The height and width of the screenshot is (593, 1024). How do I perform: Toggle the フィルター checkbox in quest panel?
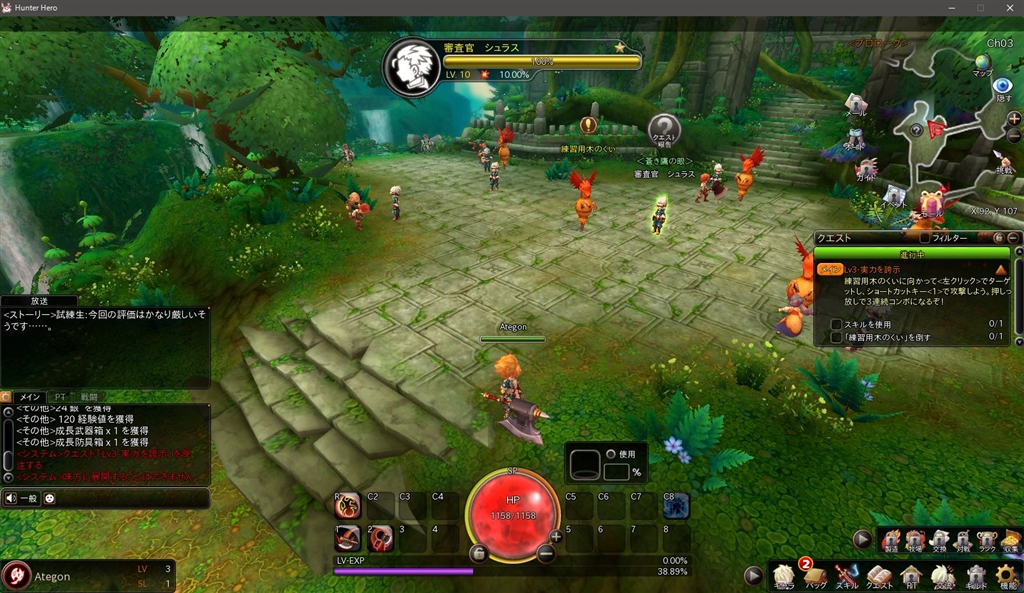925,238
